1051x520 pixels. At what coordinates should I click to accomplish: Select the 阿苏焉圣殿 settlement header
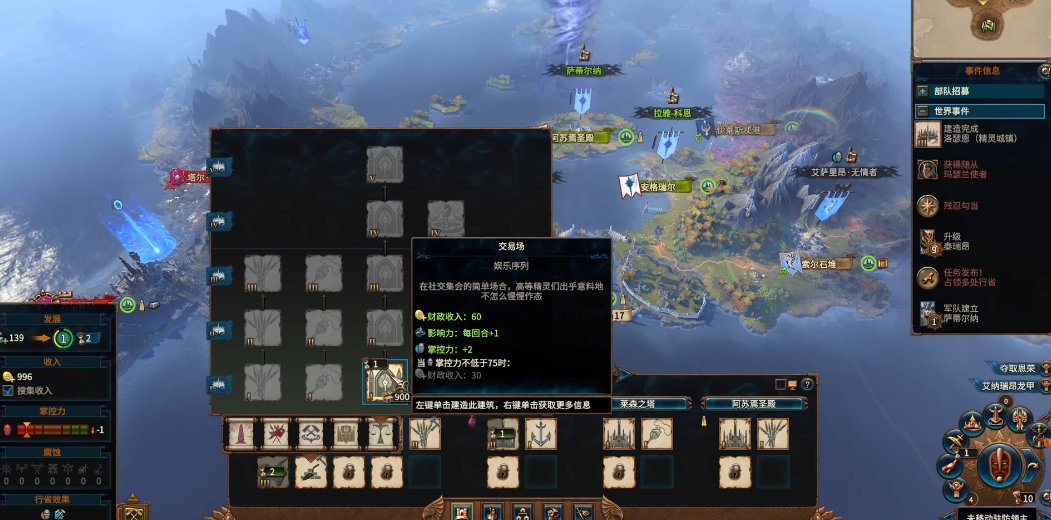click(754, 404)
